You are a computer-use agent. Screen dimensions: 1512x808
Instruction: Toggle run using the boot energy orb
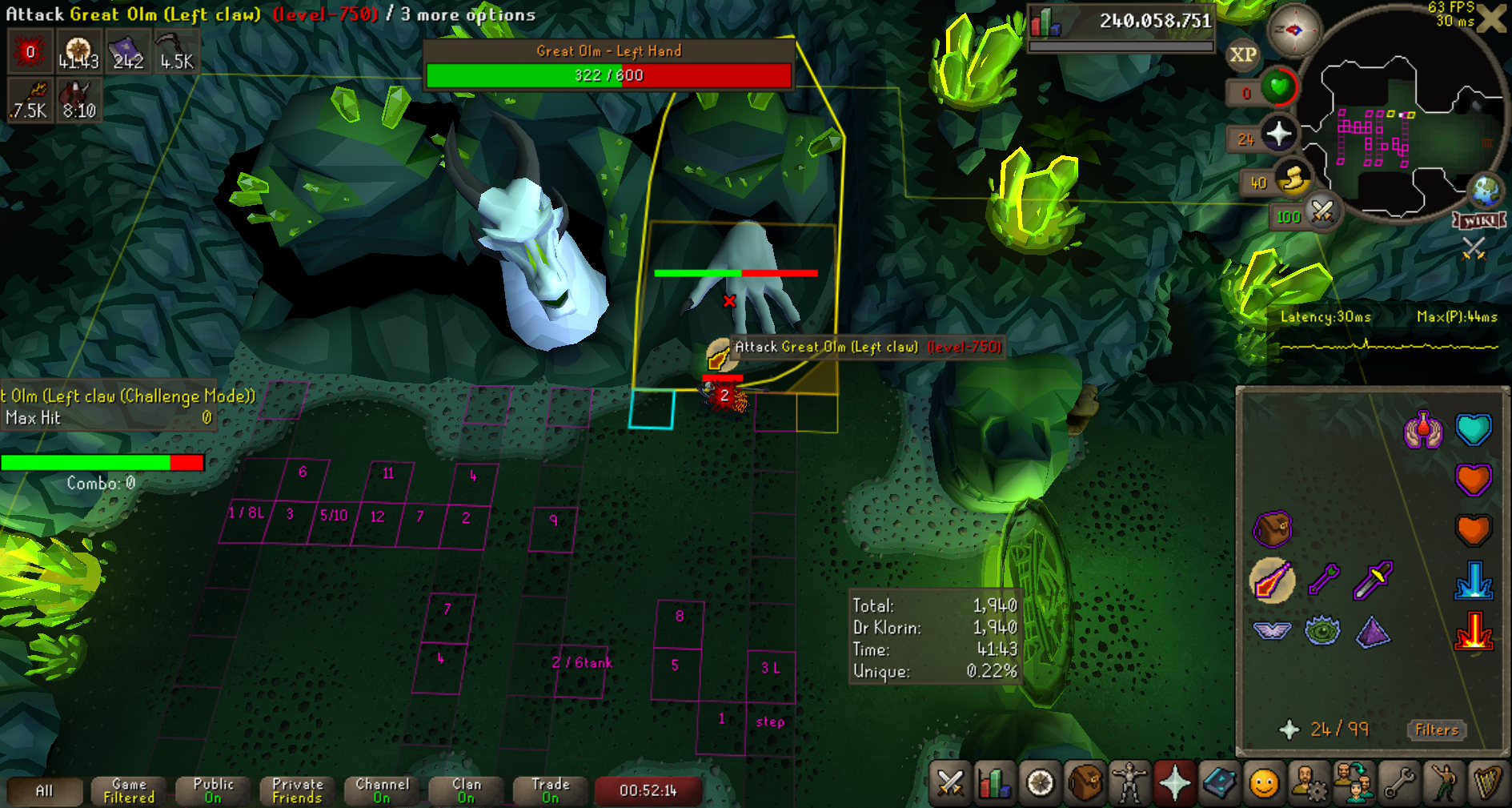[1293, 179]
